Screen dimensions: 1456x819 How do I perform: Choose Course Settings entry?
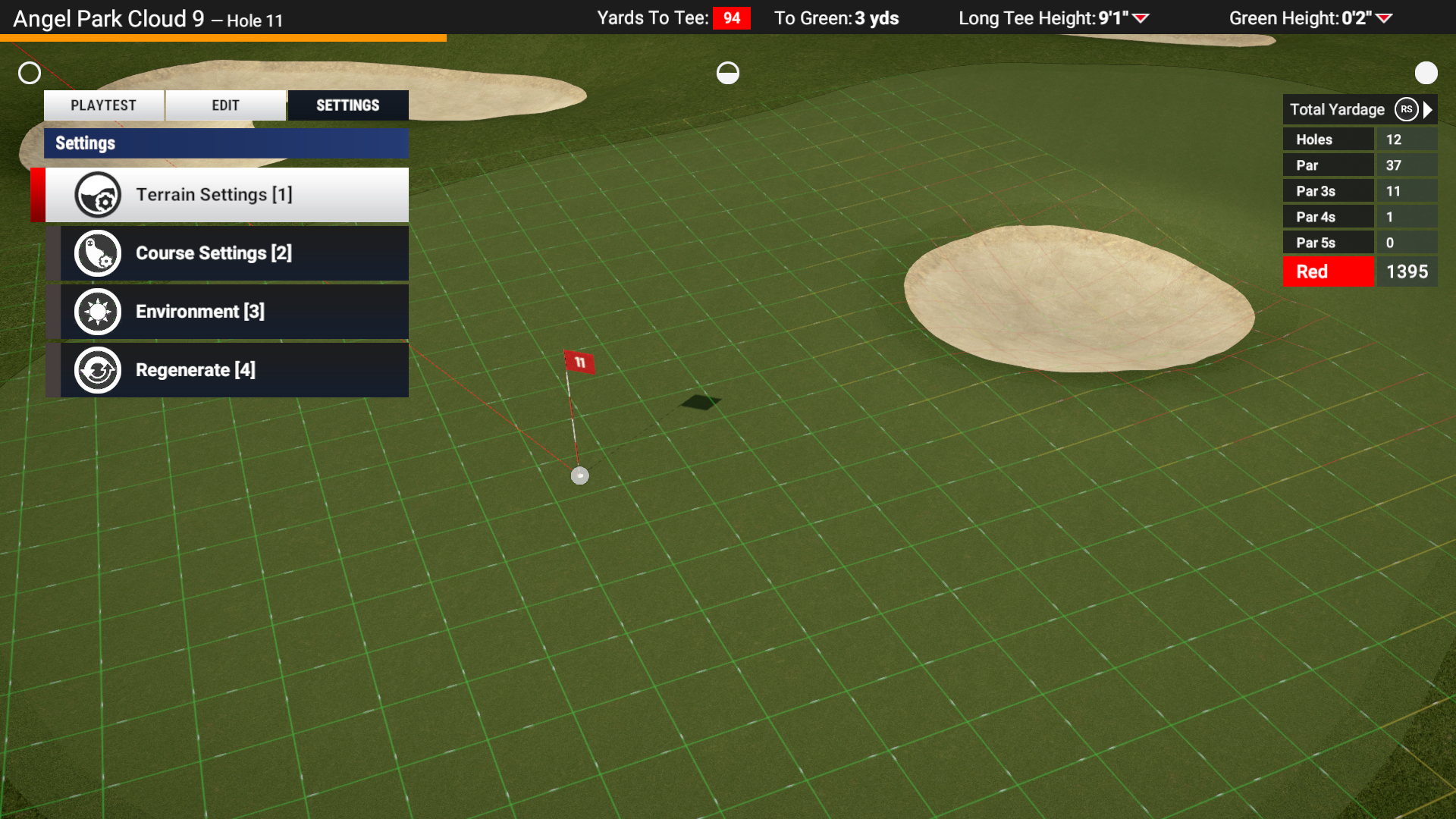(227, 253)
